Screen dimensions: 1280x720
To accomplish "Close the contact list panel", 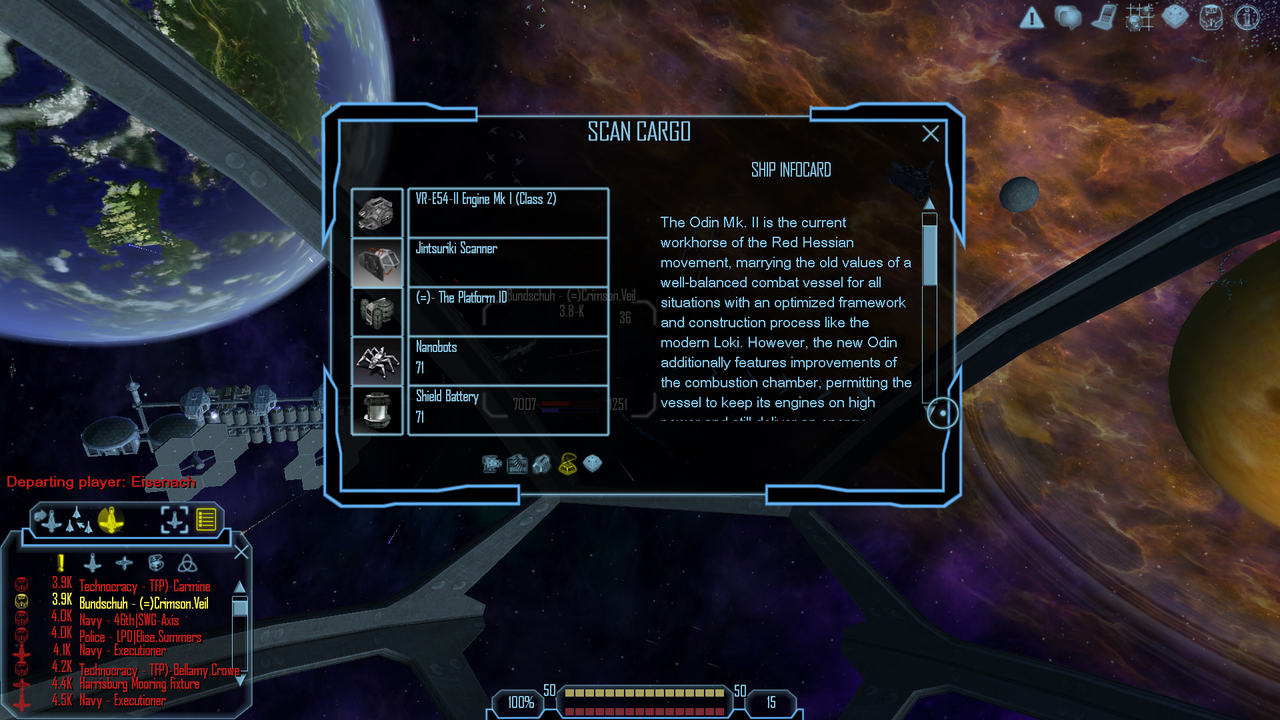I will 241,552.
